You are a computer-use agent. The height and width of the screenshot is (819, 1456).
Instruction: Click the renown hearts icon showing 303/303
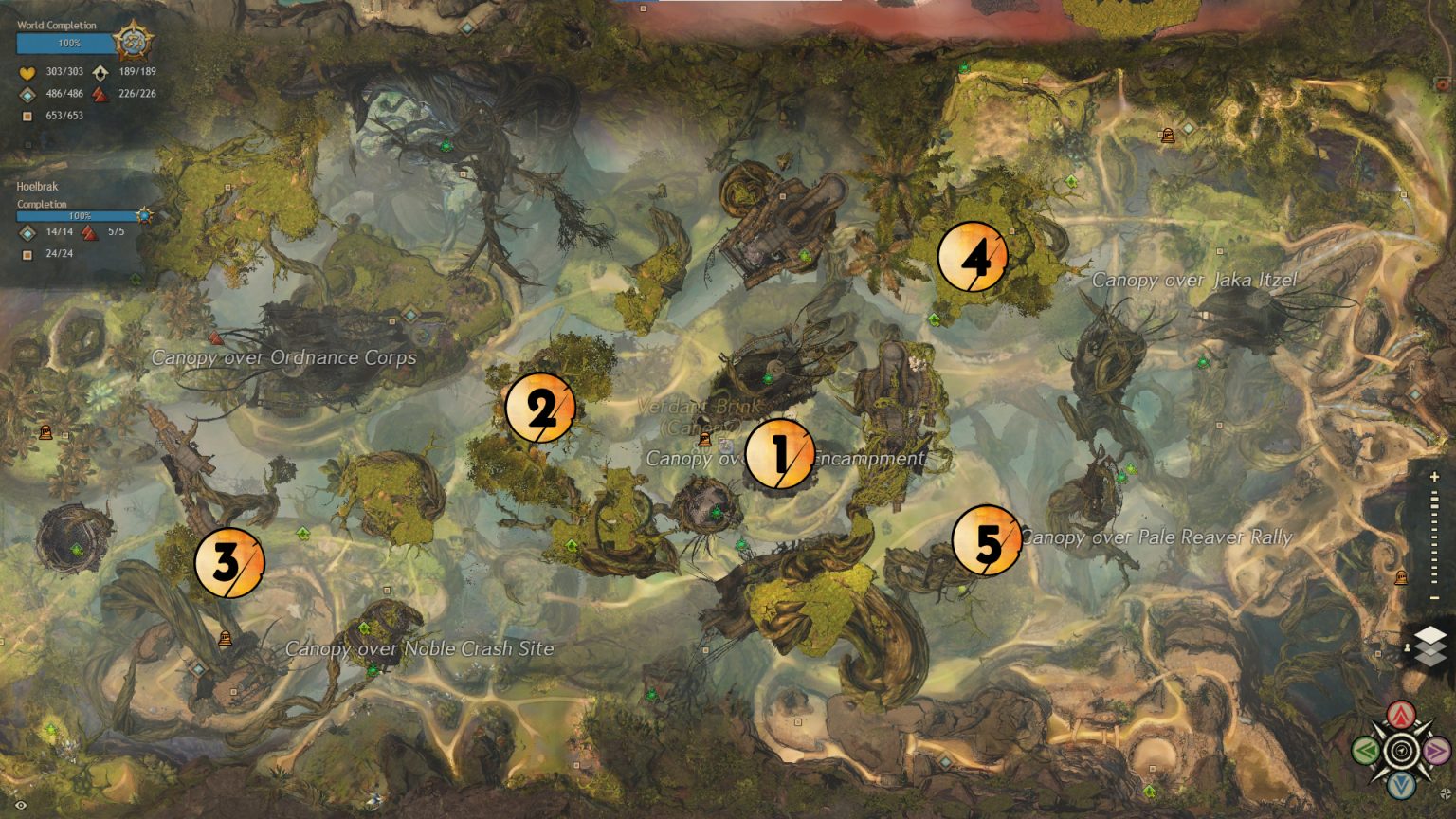26,71
